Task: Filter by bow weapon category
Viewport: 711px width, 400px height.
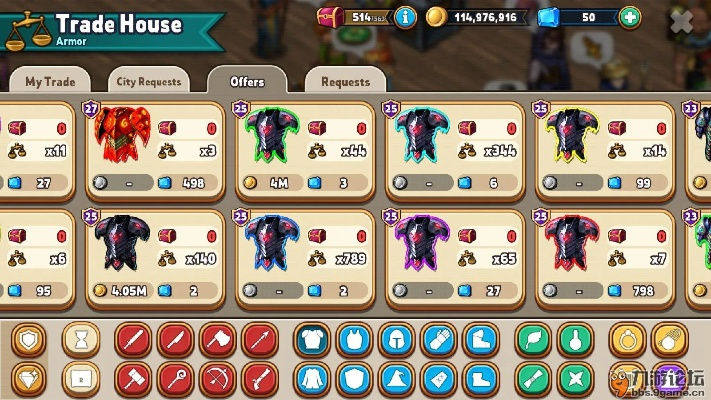Action: pos(217,379)
